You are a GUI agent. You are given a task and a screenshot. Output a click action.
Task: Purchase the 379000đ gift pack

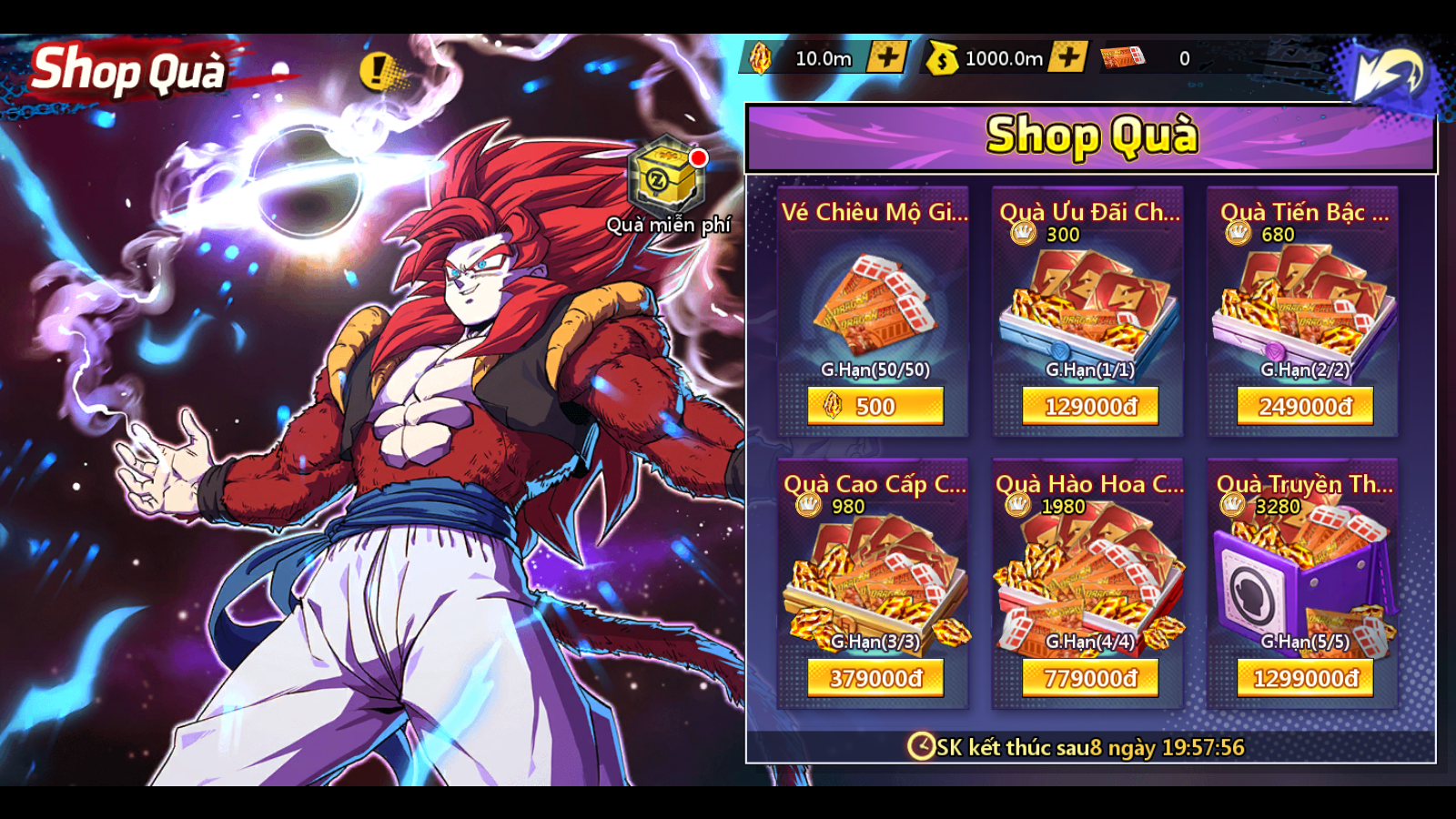pyautogui.click(x=875, y=678)
